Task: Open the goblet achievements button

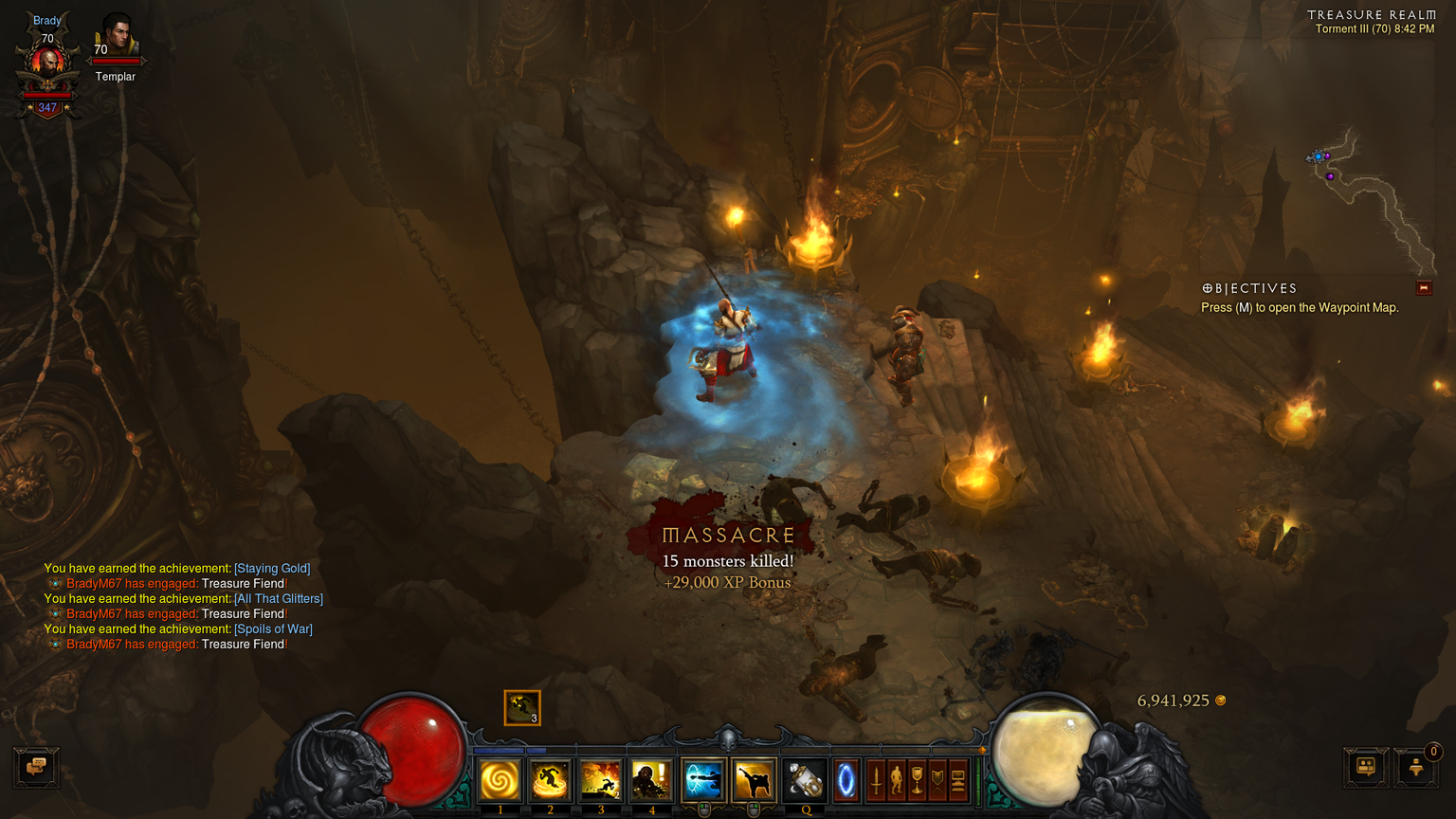Action: pos(917,780)
